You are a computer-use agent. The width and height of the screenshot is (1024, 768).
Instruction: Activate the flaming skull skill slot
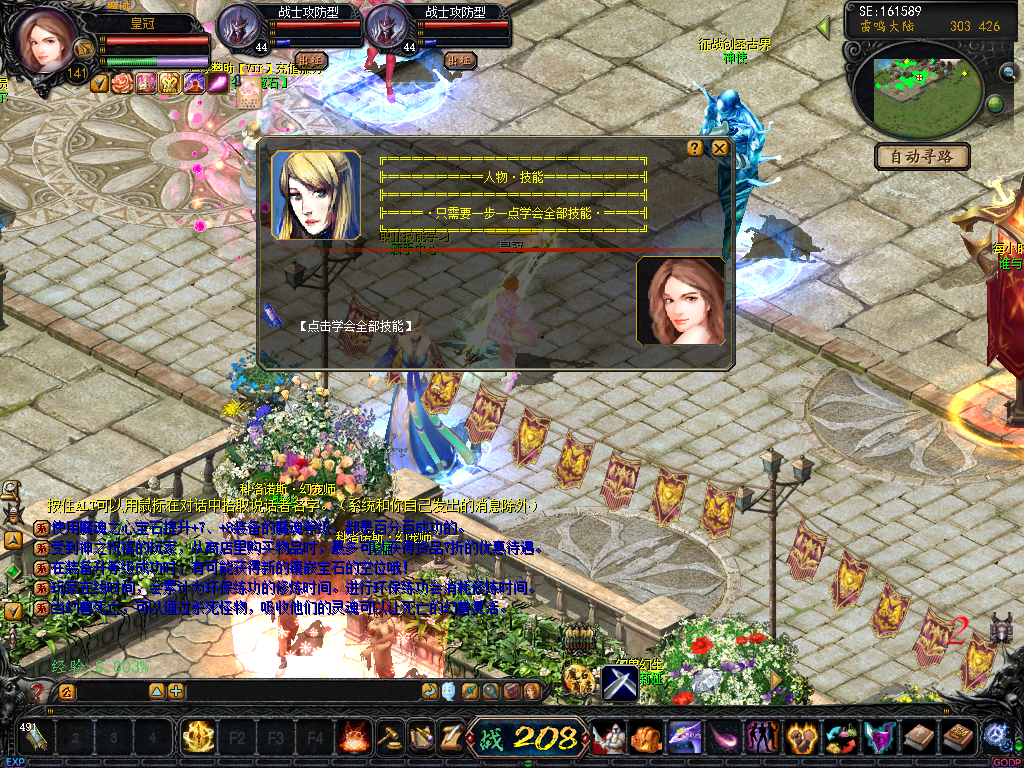(352, 739)
